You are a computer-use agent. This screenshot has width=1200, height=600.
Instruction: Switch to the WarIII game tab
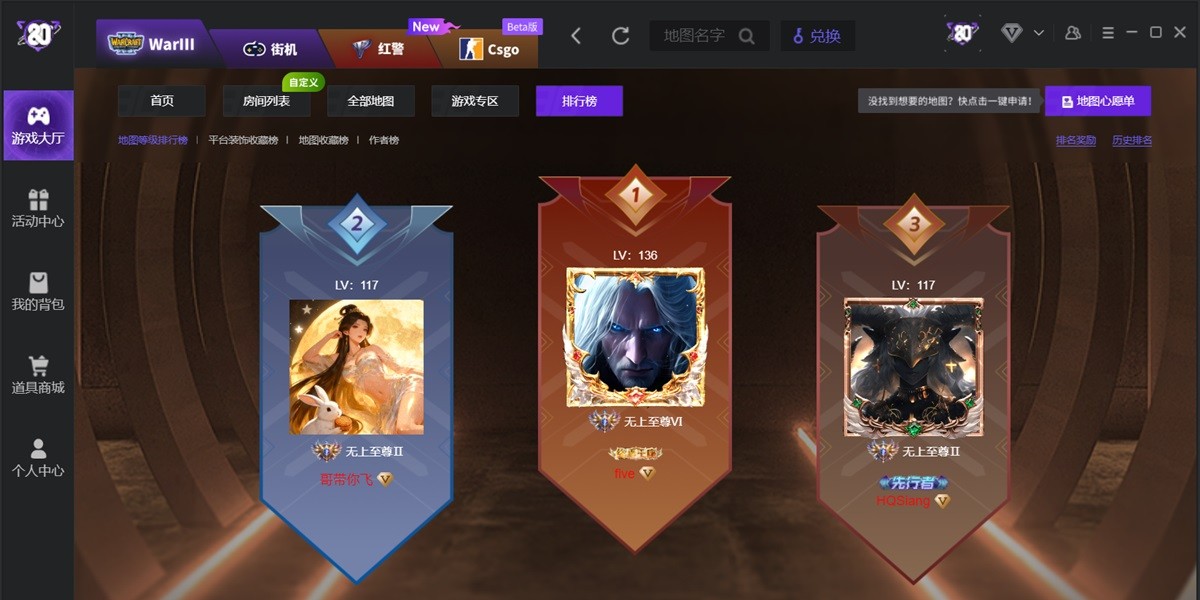(x=155, y=43)
